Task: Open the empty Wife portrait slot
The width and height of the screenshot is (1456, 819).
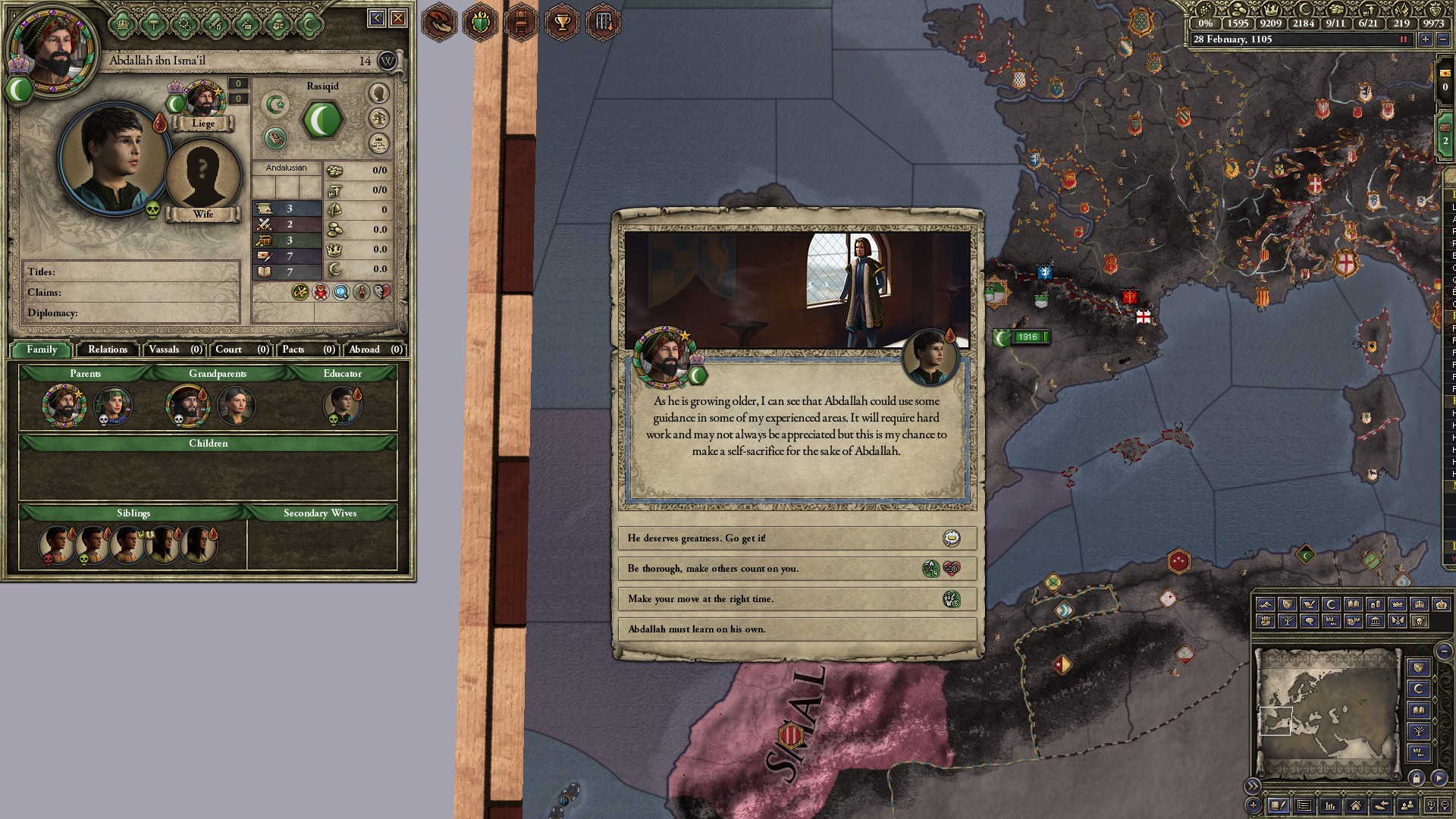Action: (202, 174)
